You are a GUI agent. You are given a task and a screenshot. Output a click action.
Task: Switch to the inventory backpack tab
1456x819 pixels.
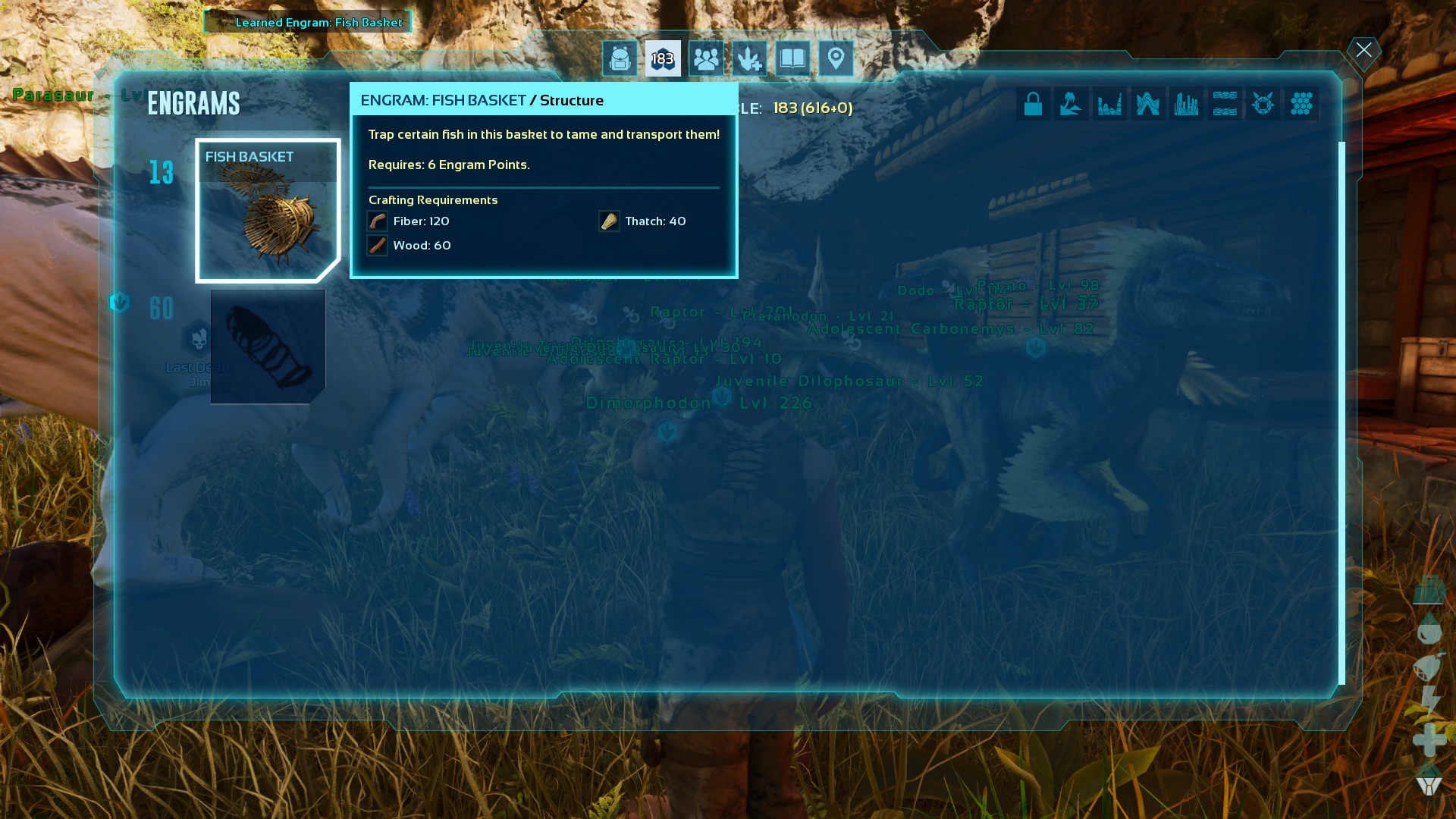tap(620, 58)
